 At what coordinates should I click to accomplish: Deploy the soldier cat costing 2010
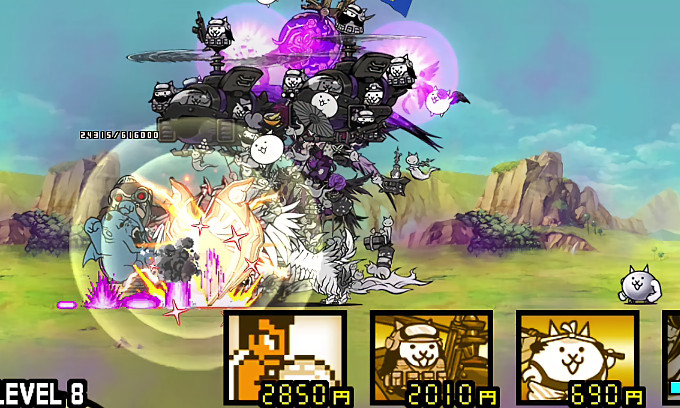431,357
